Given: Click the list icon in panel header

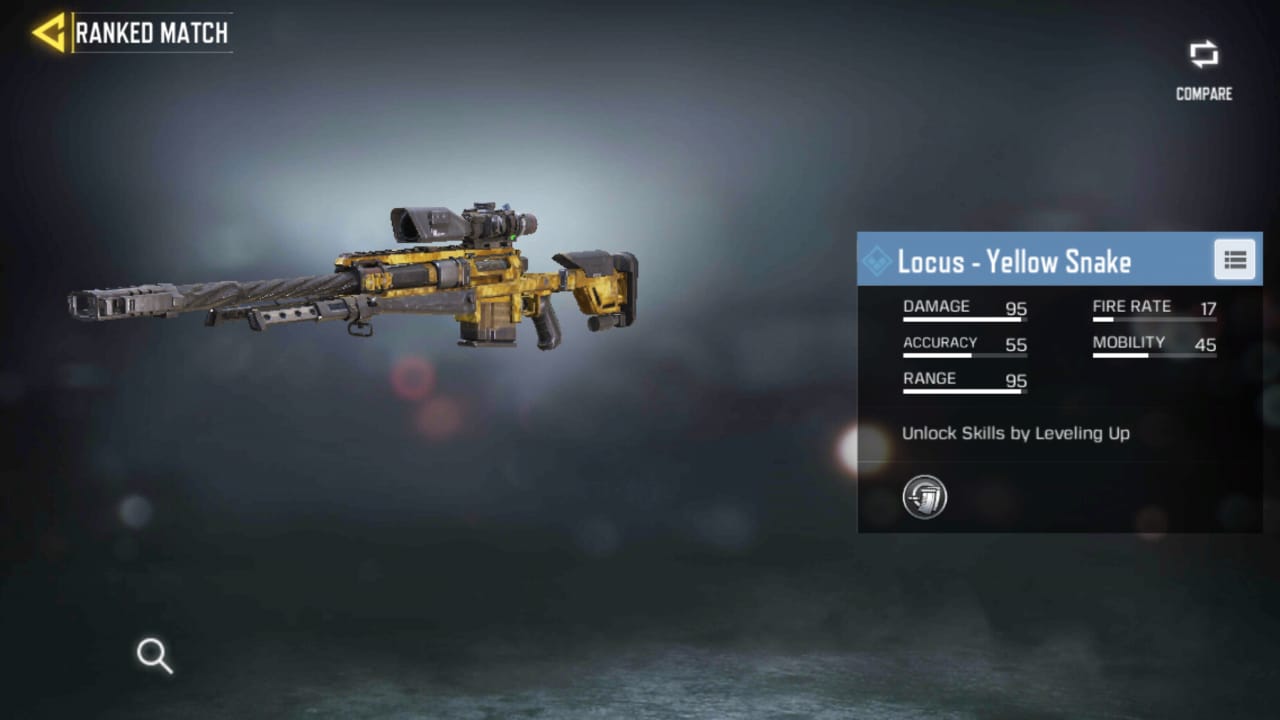Looking at the screenshot, I should (x=1234, y=259).
